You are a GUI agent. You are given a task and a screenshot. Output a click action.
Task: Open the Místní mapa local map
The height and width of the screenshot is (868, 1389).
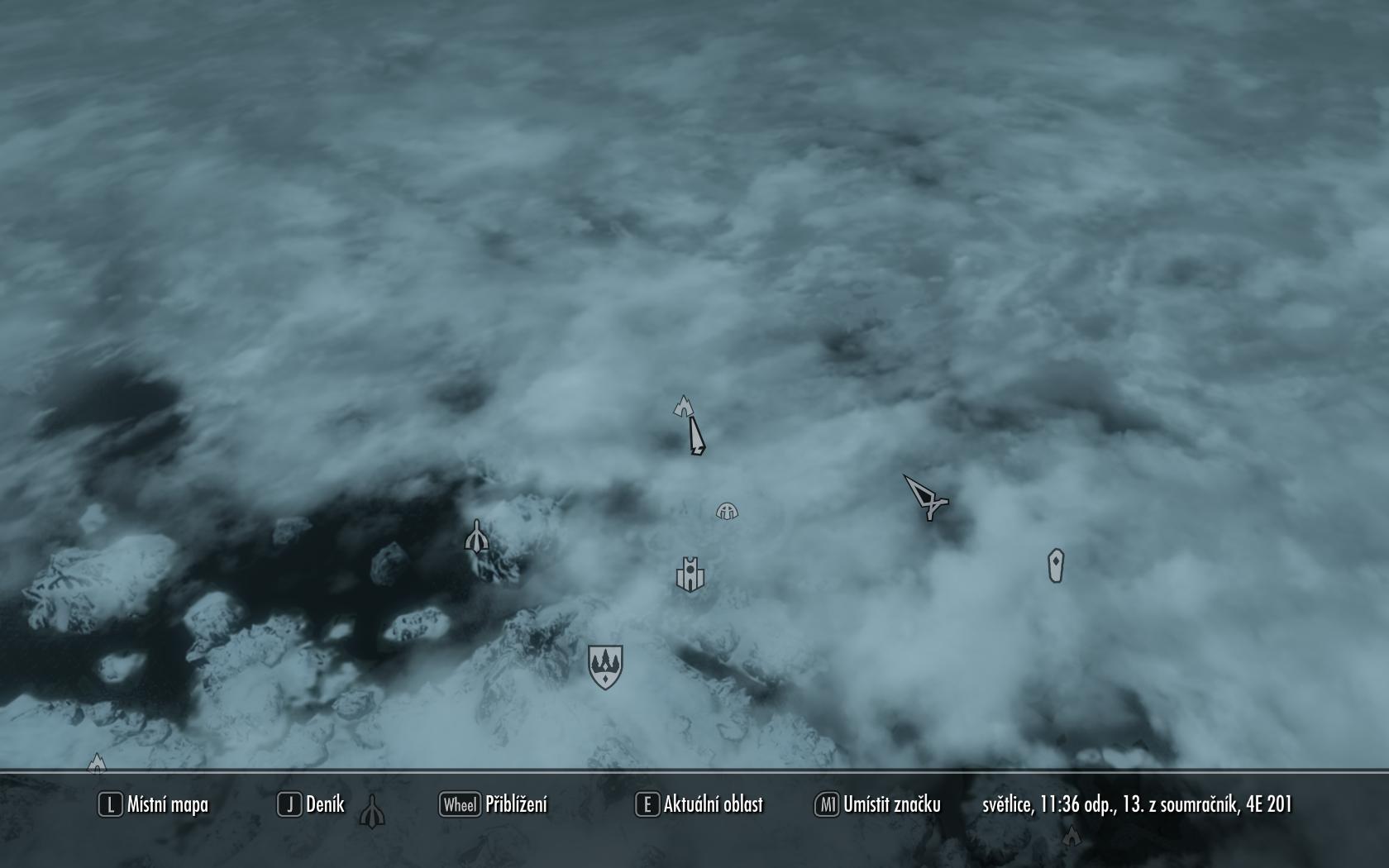pos(154,804)
